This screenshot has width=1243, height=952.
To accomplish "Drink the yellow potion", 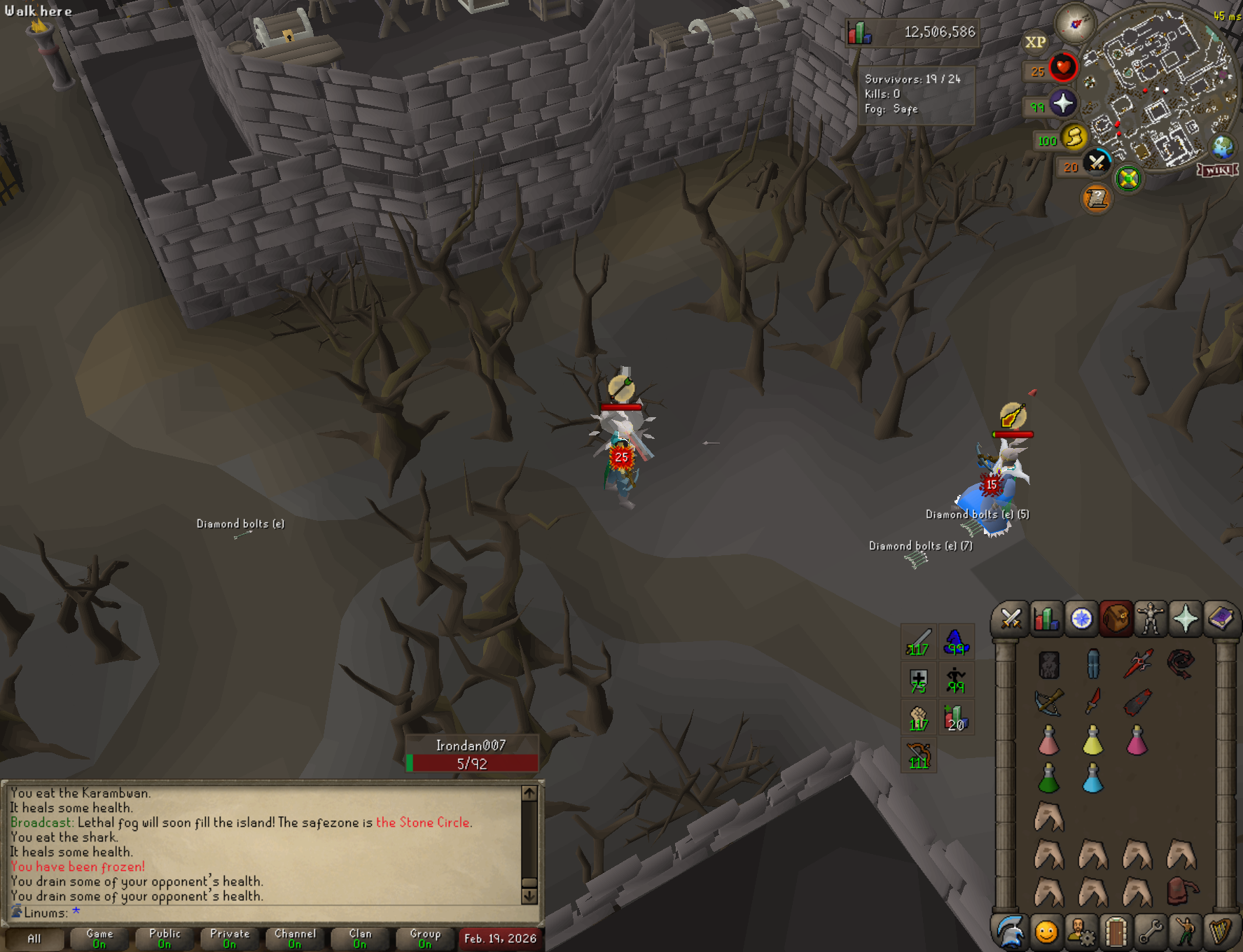I will click(x=1092, y=741).
